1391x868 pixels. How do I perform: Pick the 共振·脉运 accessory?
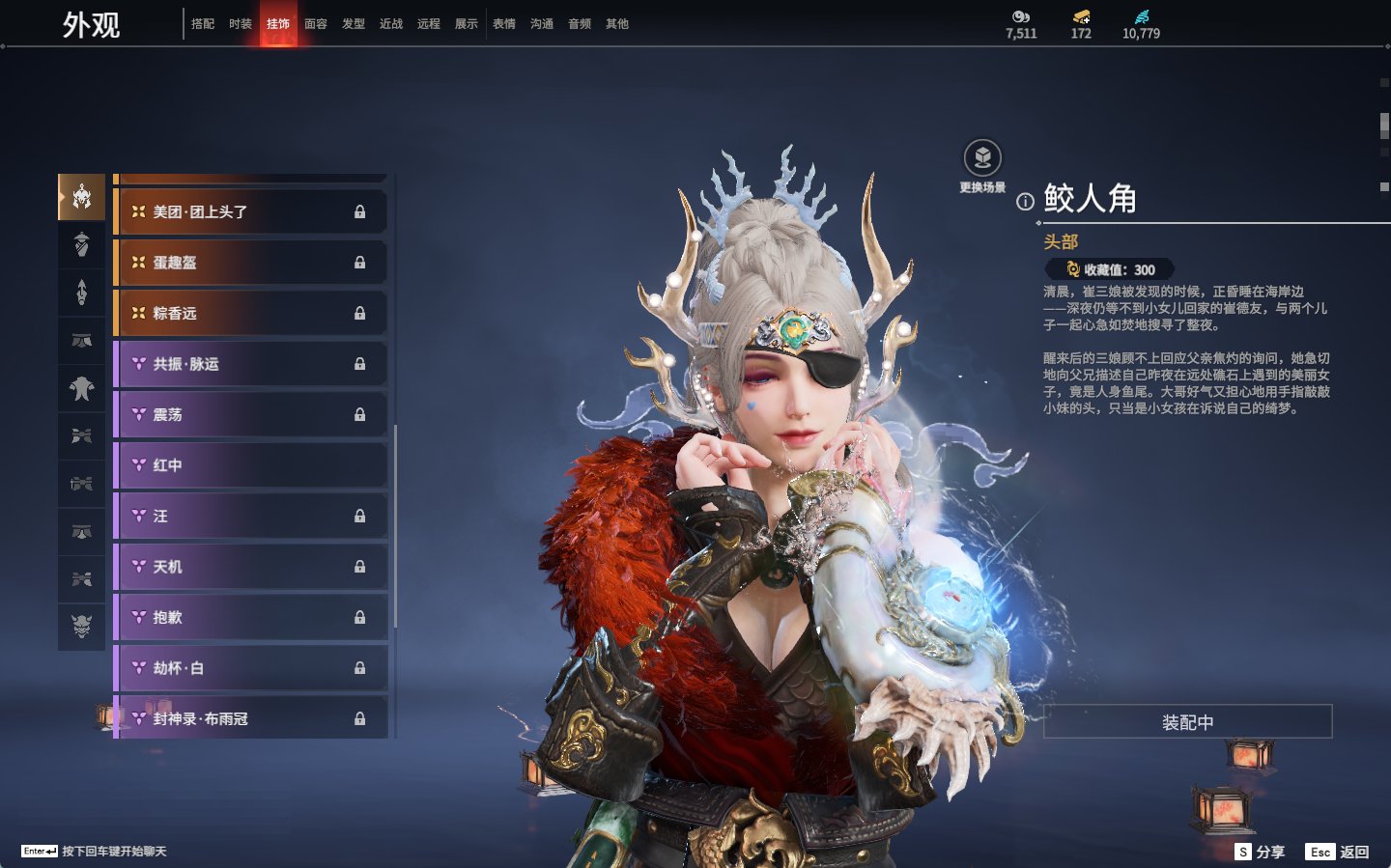point(250,364)
